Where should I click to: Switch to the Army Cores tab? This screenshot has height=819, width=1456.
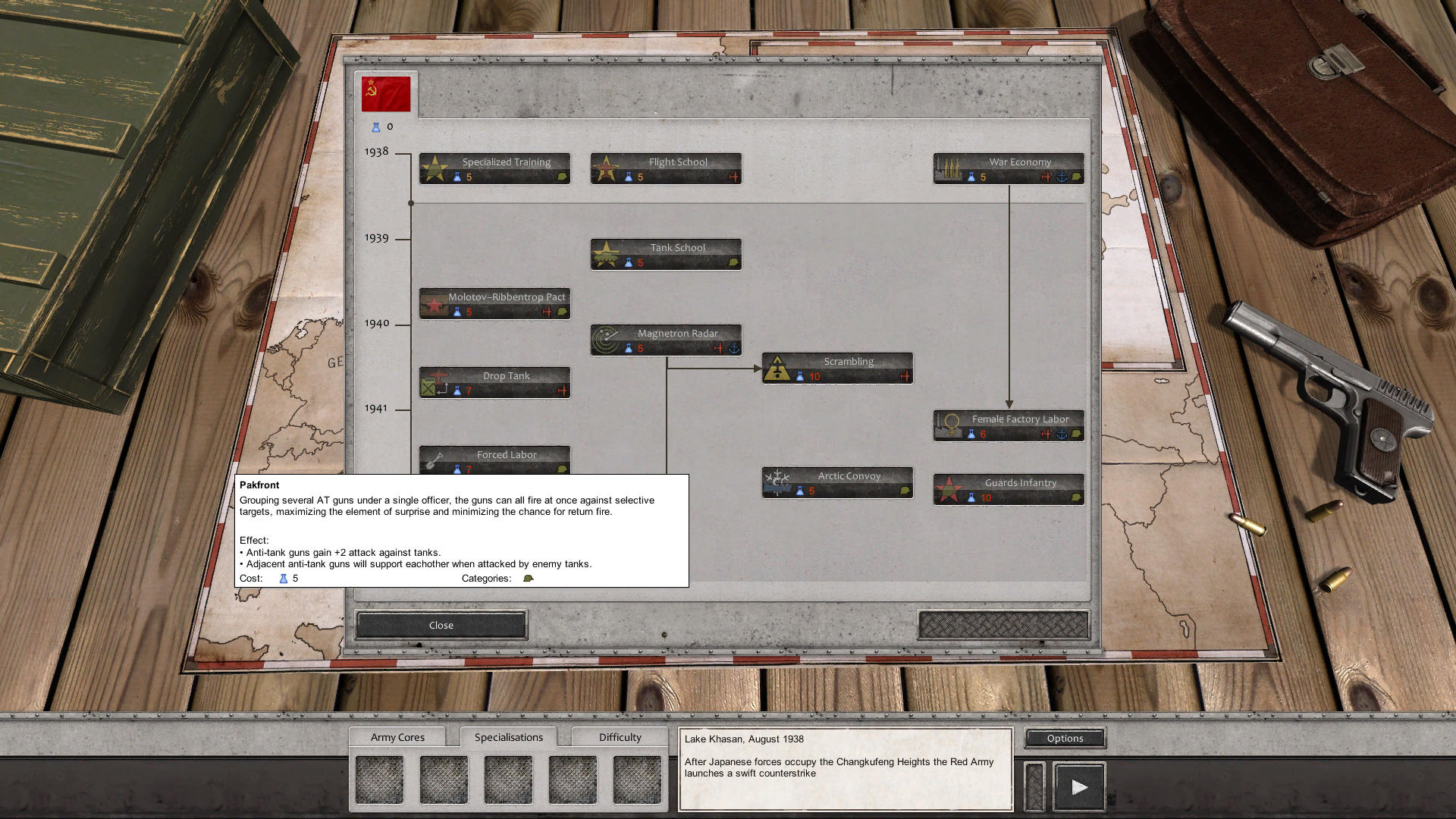[x=397, y=736]
